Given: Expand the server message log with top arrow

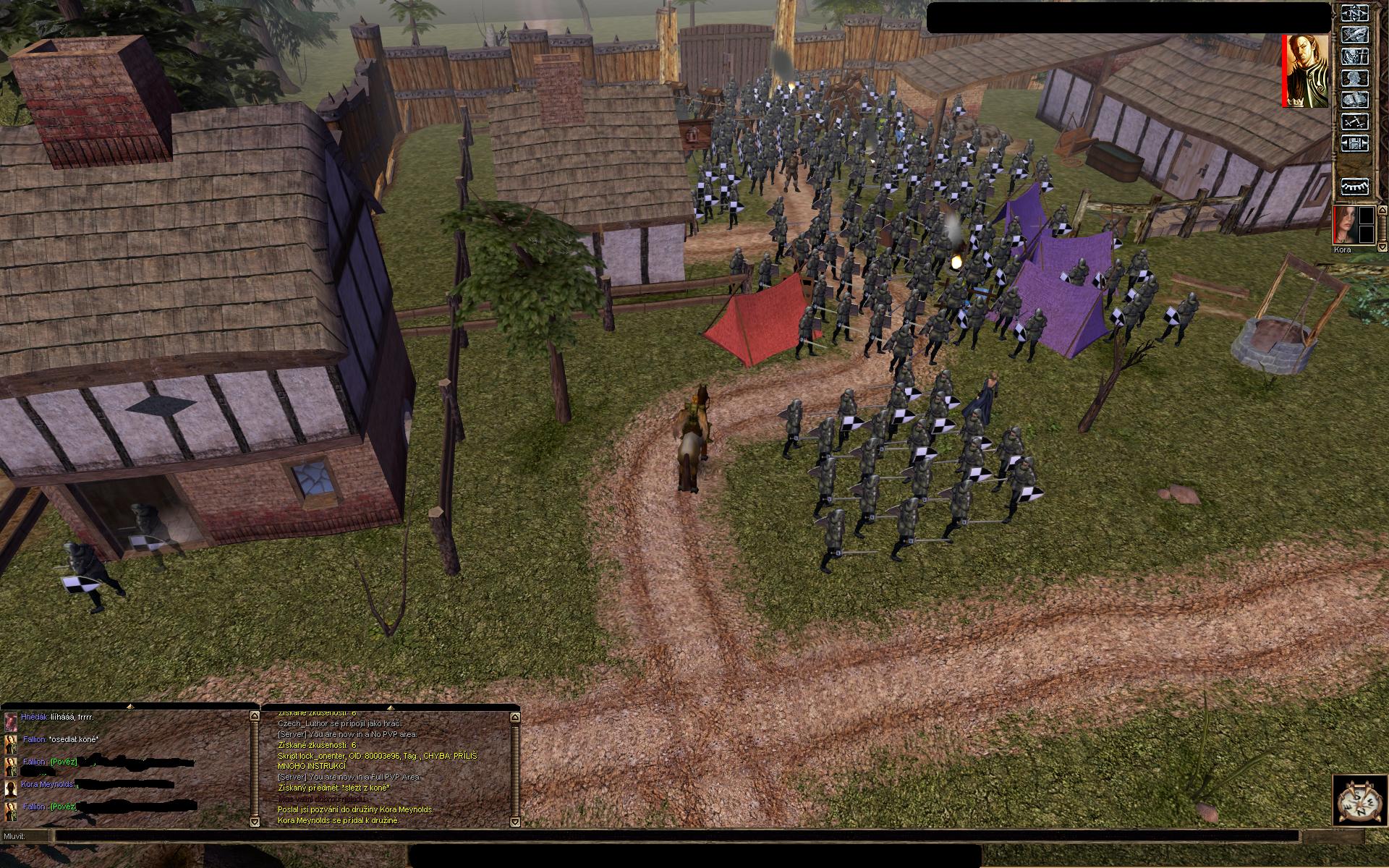Looking at the screenshot, I should (390, 706).
